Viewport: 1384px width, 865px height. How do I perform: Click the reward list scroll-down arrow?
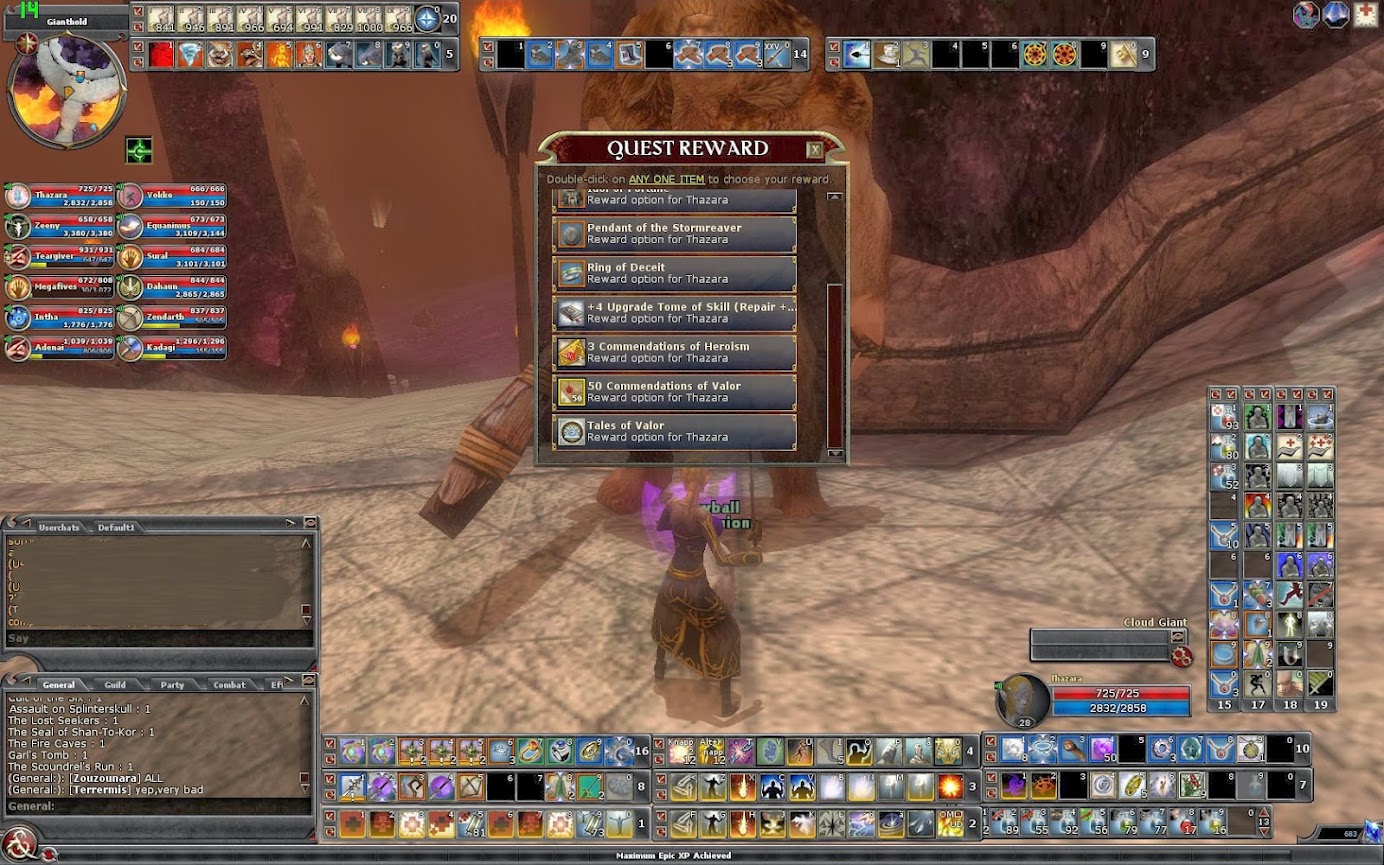tap(835, 454)
